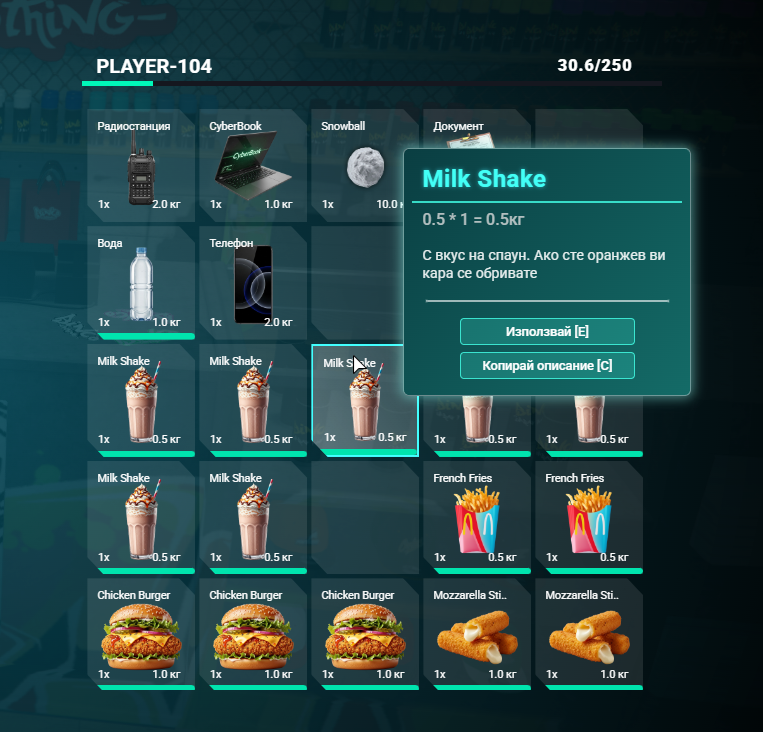763x732 pixels.
Task: Select the Радиостанция radio slot
Action: tap(140, 166)
